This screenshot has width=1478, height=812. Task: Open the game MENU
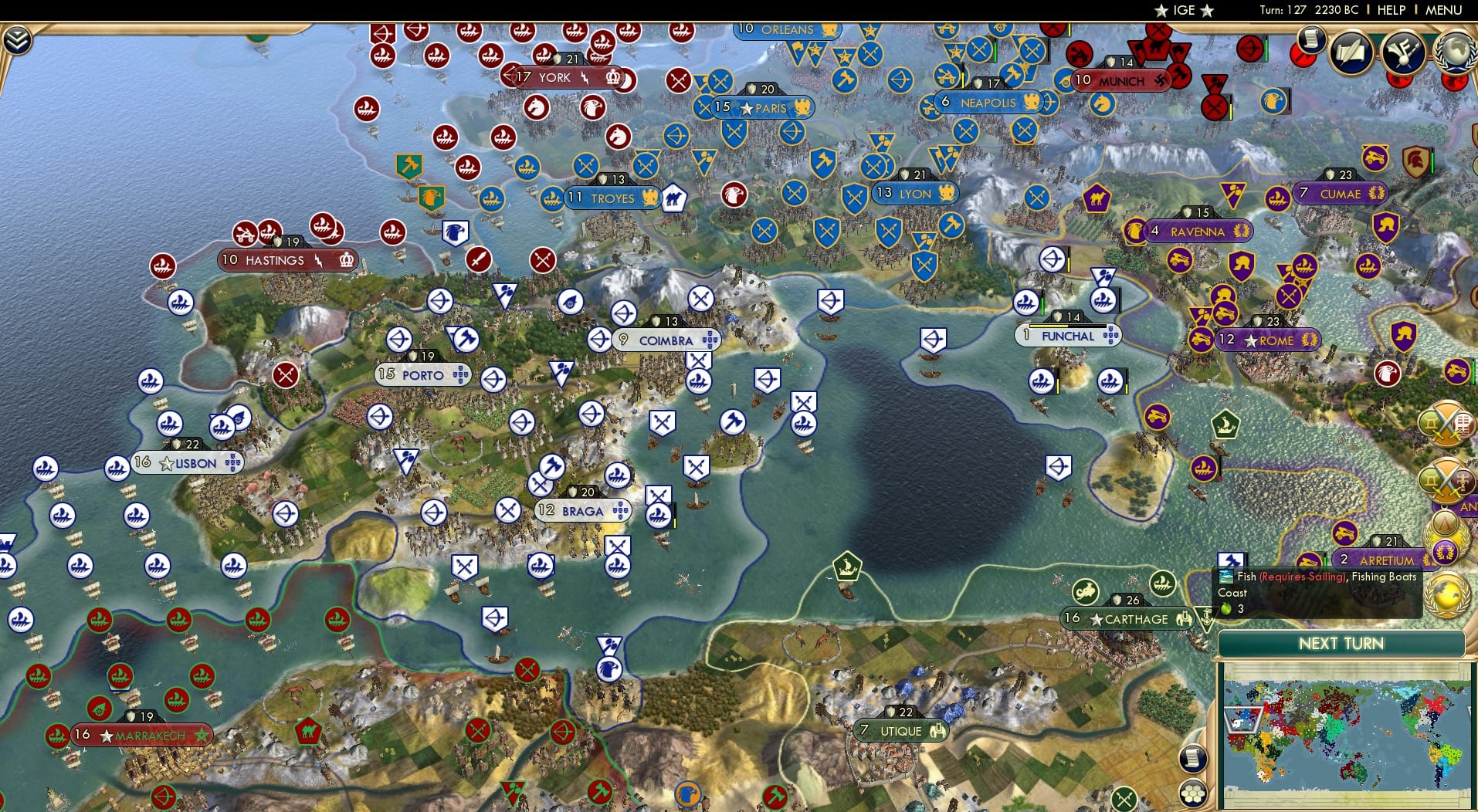(x=1443, y=10)
